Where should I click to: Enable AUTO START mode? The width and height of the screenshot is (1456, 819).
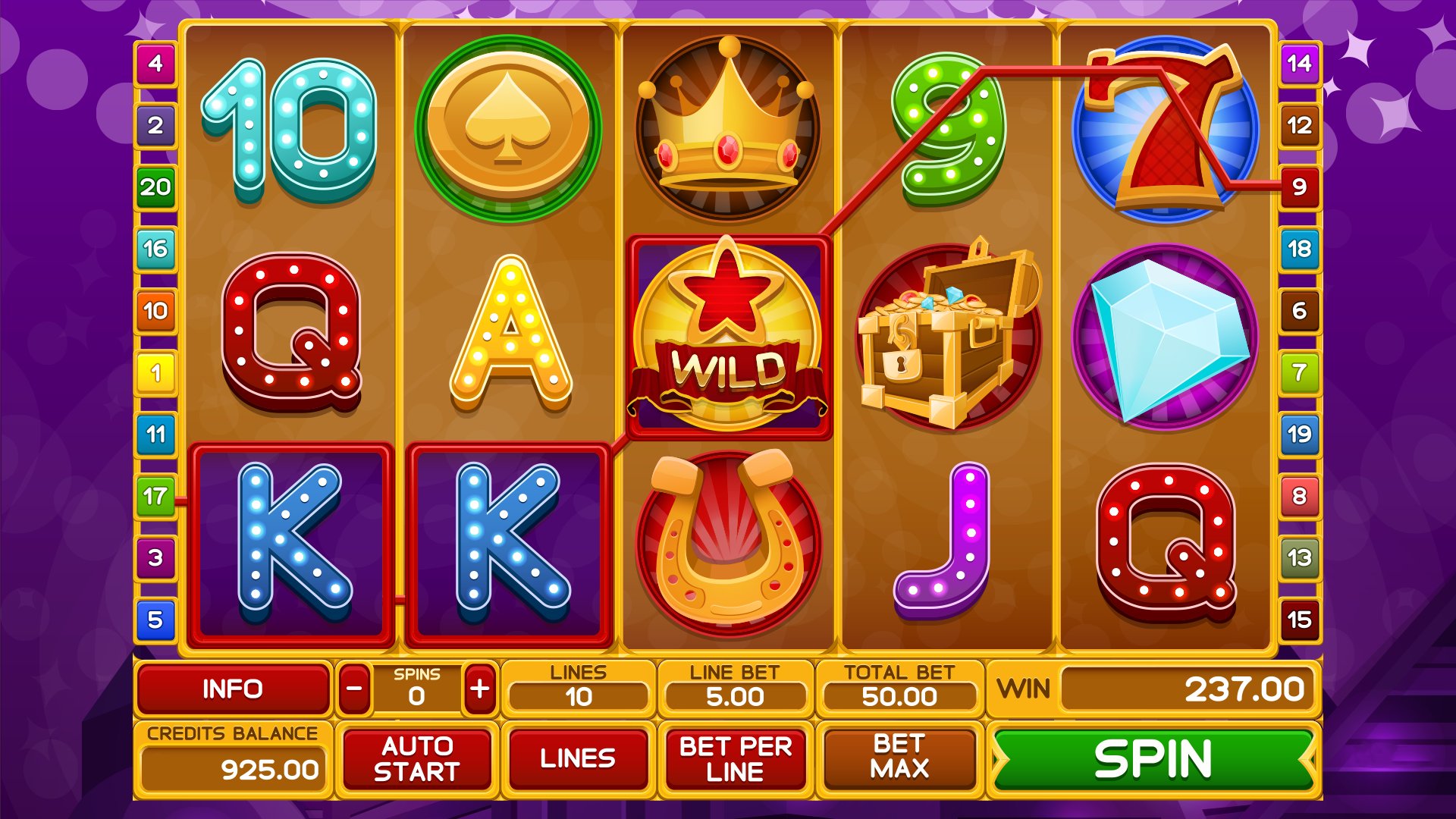416,757
